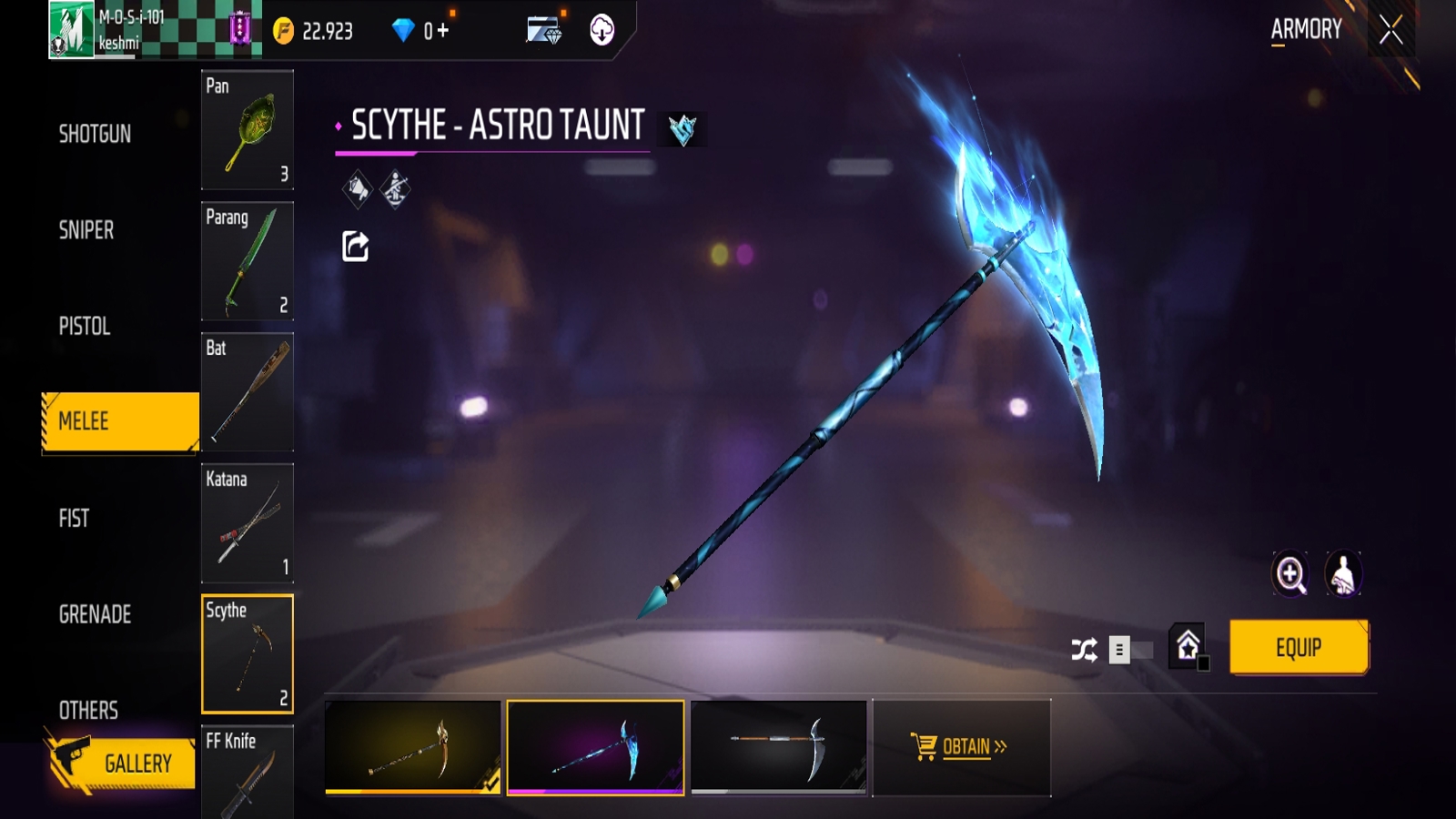Viewport: 1456px width, 819px height.
Task: Pick the Katana melee weapon
Action: [x=247, y=523]
